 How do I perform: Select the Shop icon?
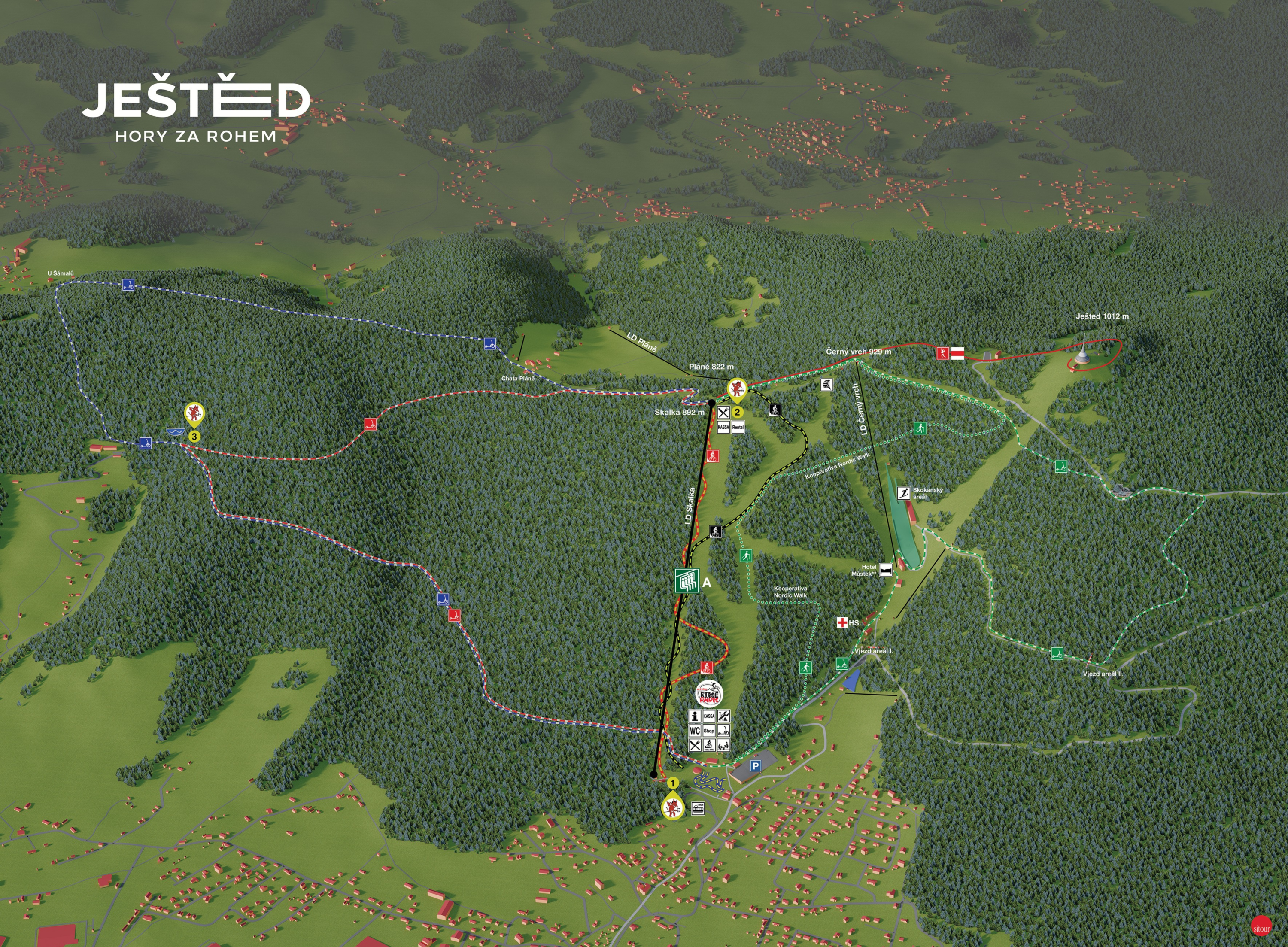(x=709, y=731)
